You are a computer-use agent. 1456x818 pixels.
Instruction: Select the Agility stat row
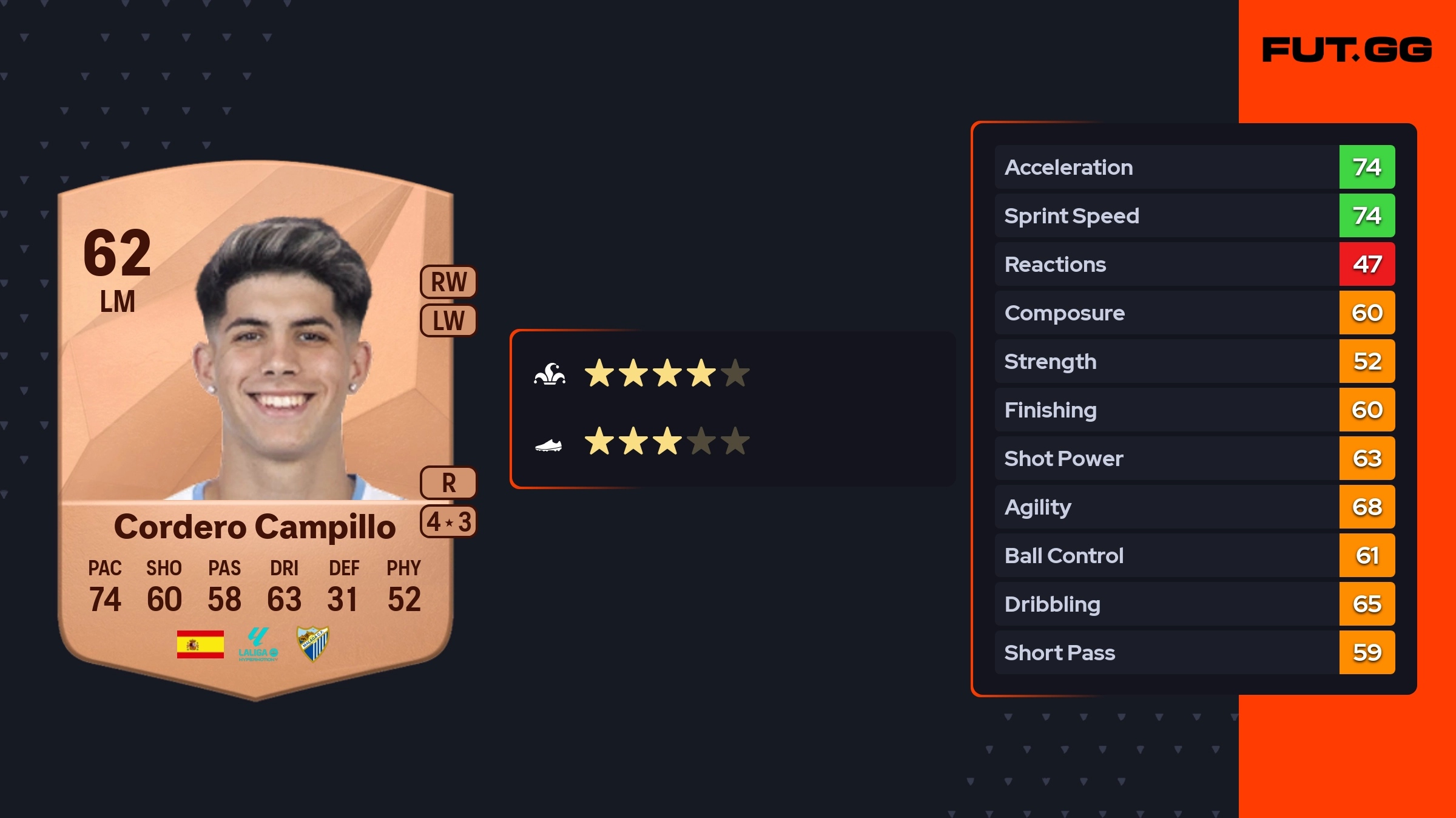point(1194,507)
